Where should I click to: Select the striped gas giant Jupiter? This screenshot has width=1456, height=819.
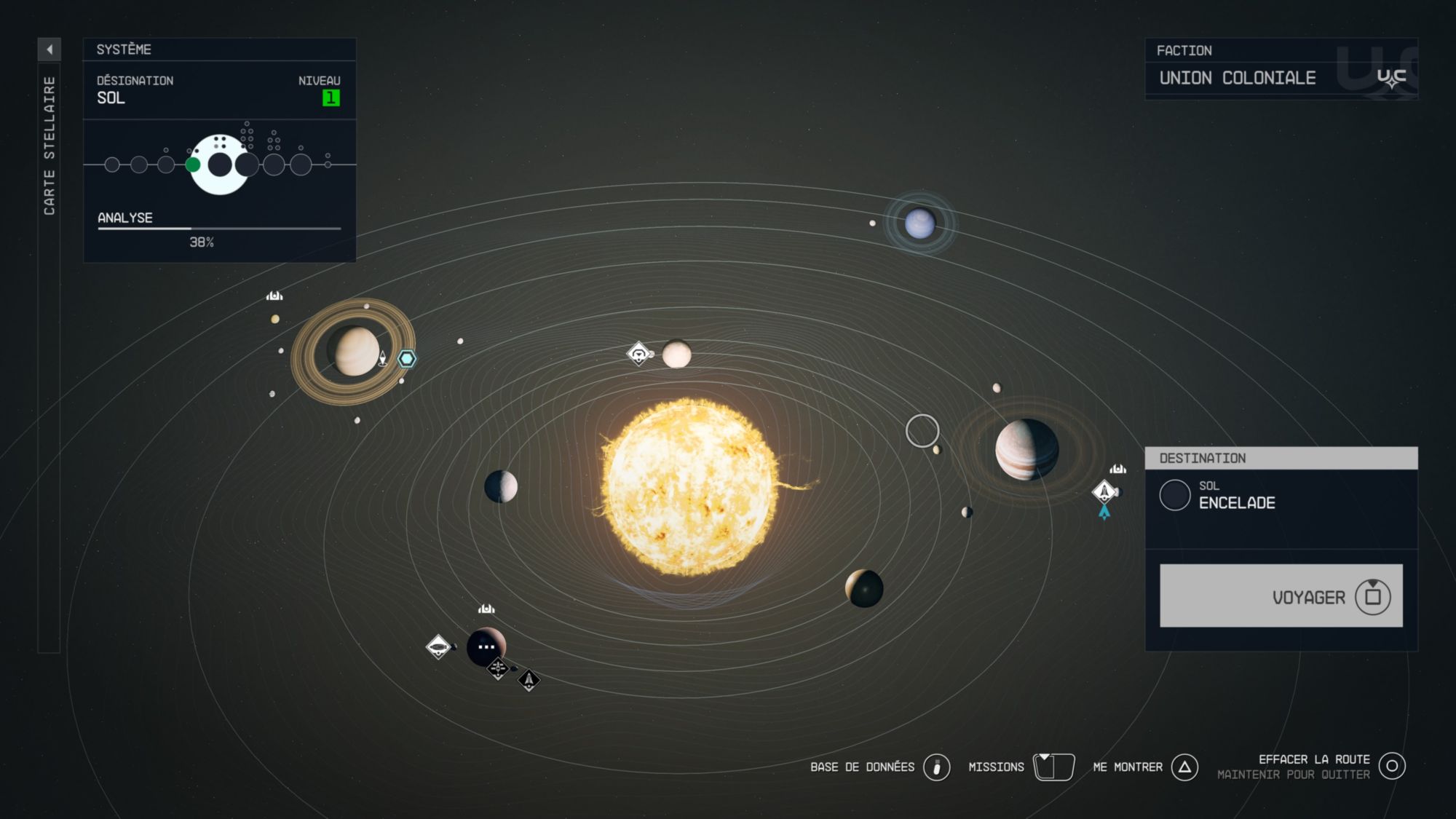coord(1026,449)
